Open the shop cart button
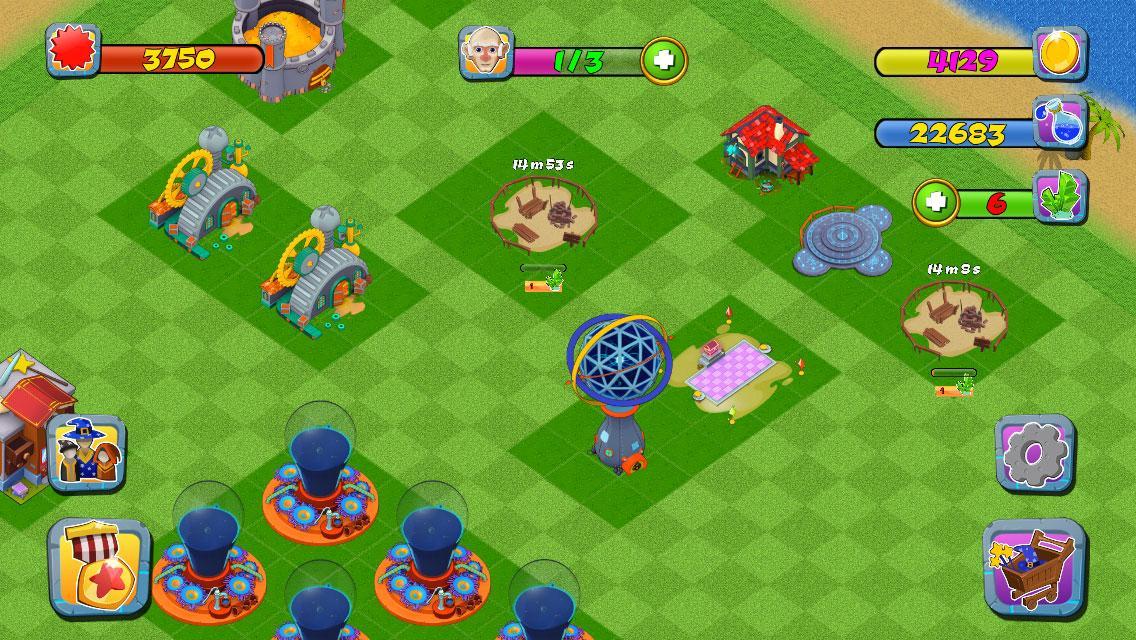Screen dimensions: 1136x640 pyautogui.click(x=1034, y=566)
